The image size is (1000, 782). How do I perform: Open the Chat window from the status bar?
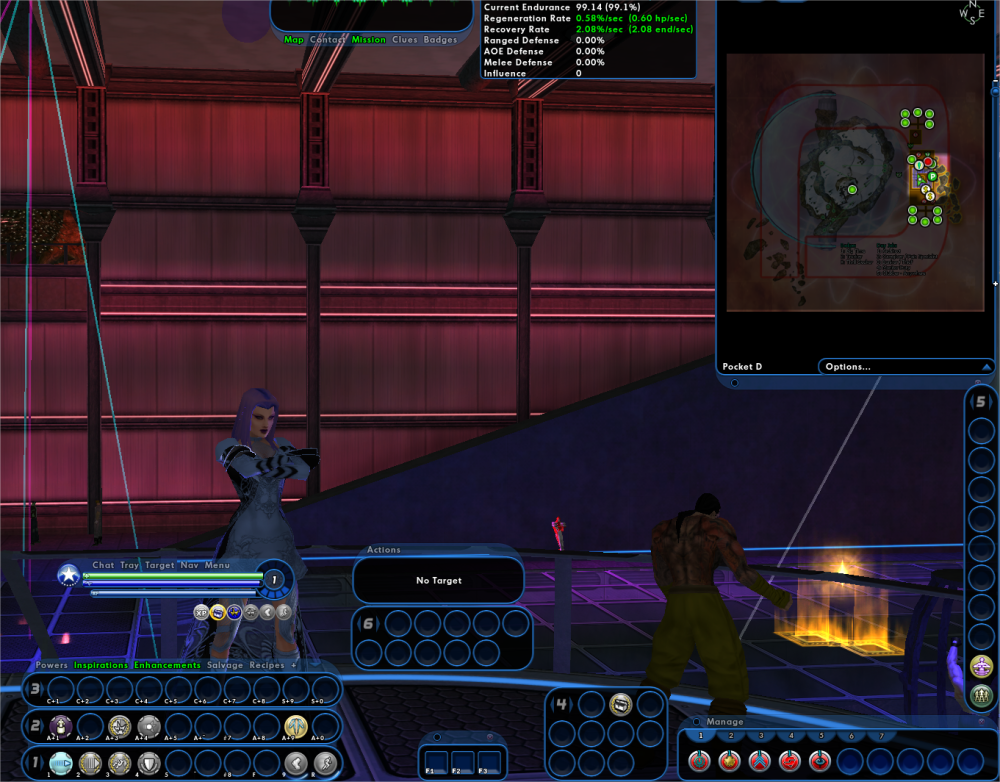tap(103, 565)
